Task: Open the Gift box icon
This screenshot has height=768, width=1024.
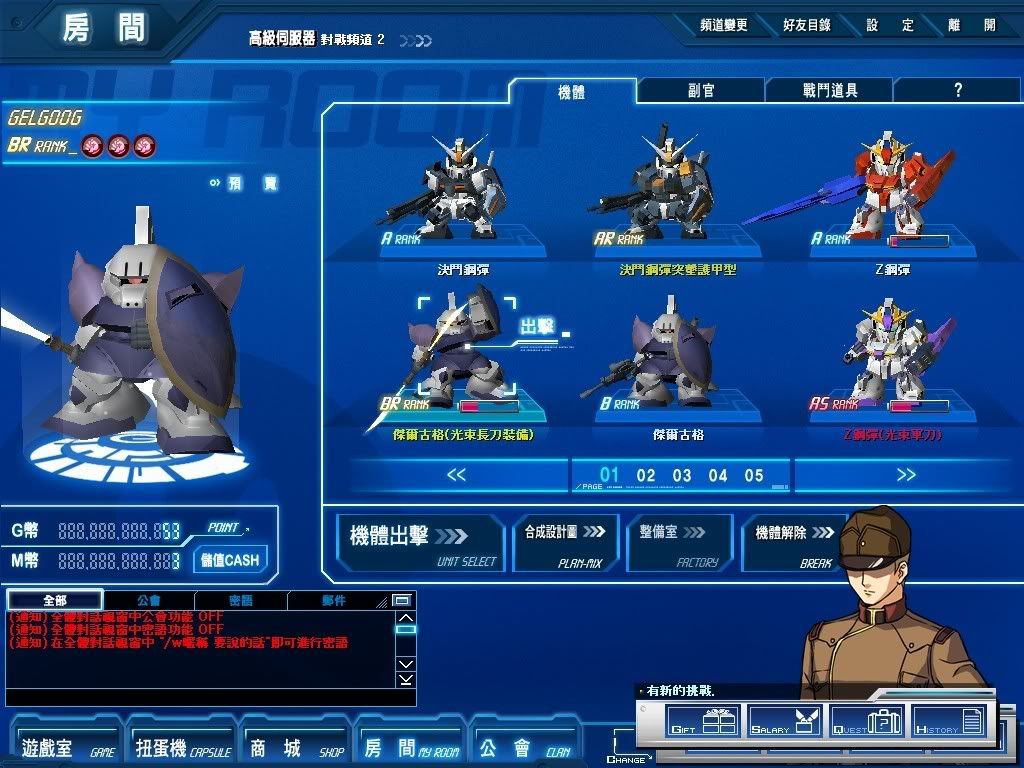Action: click(x=702, y=721)
